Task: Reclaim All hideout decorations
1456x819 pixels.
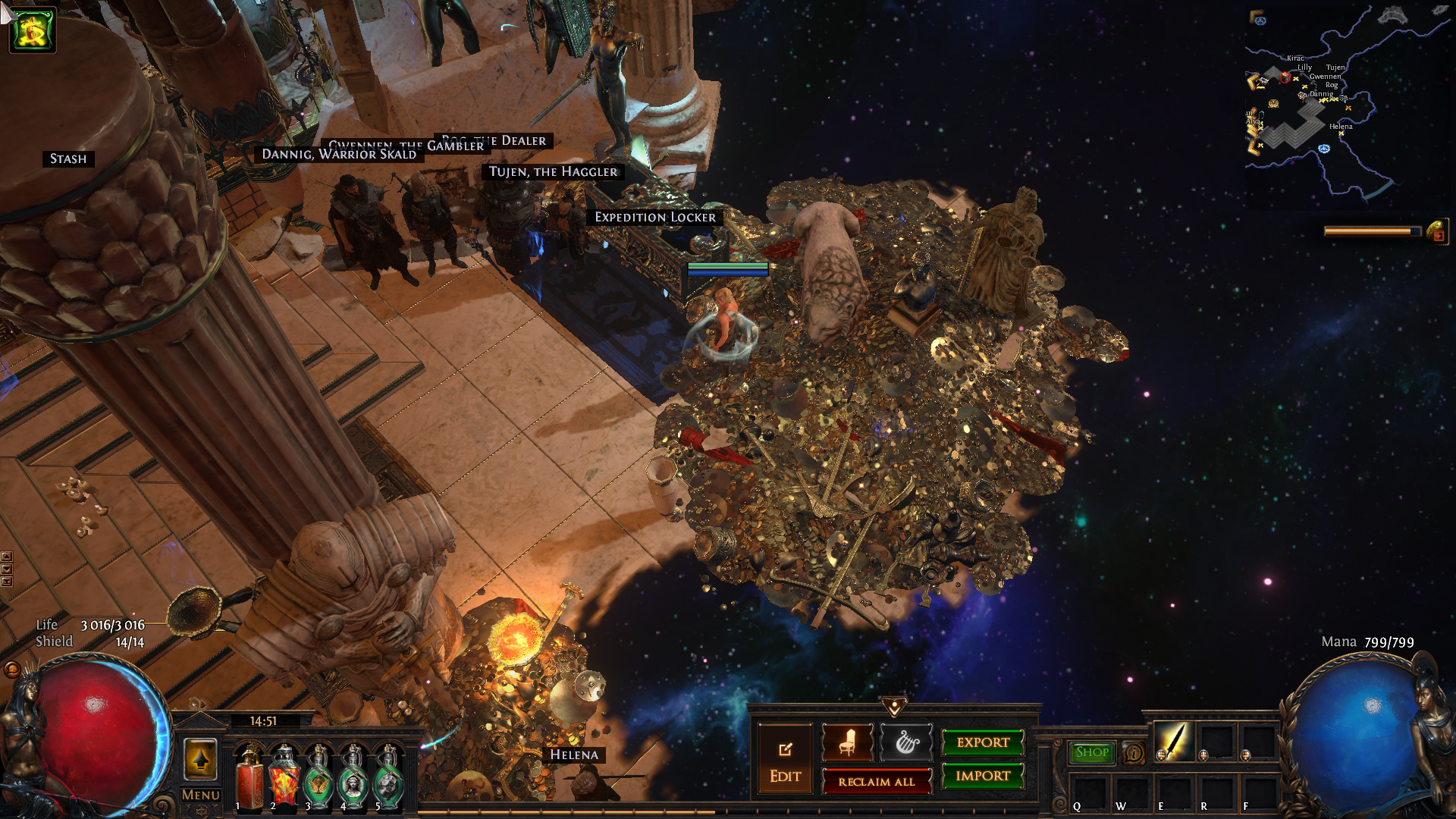Action: click(x=876, y=781)
